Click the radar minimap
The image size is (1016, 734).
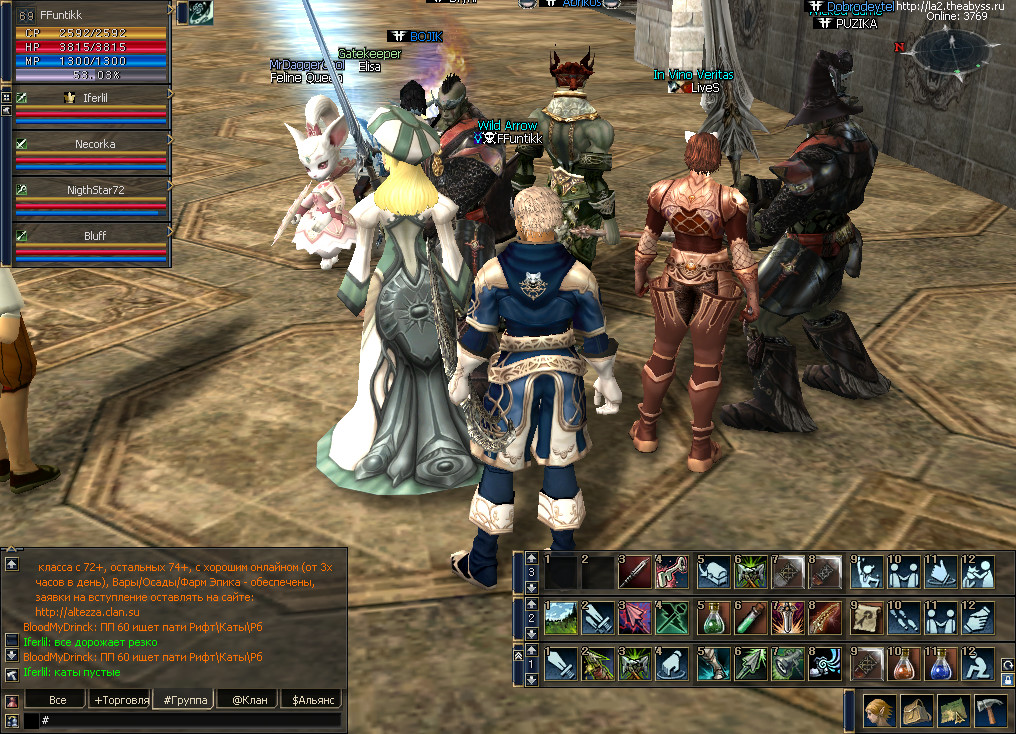click(x=952, y=55)
